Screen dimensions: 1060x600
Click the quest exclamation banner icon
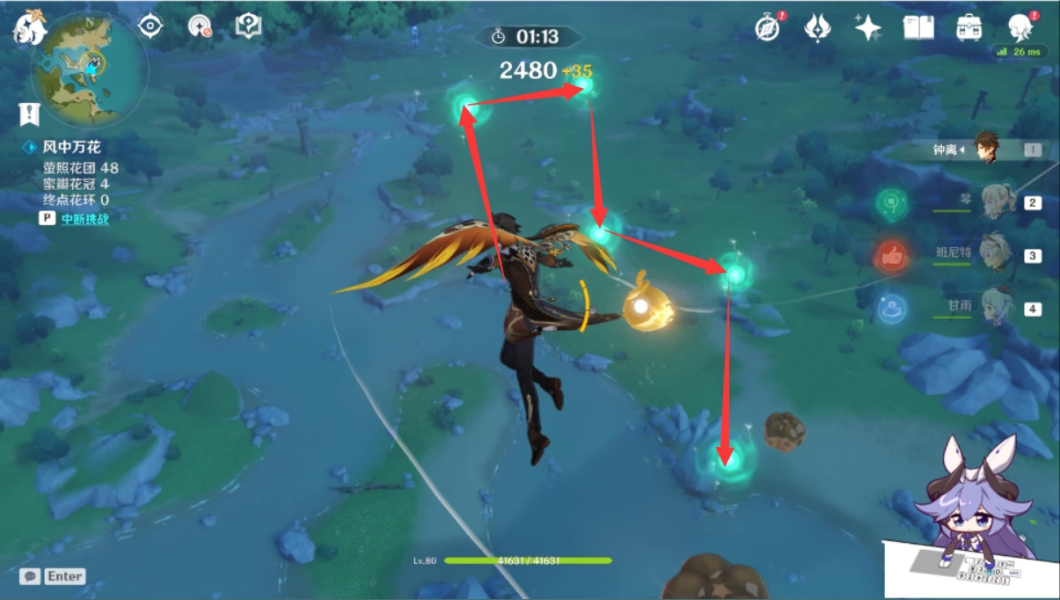pos(29,114)
